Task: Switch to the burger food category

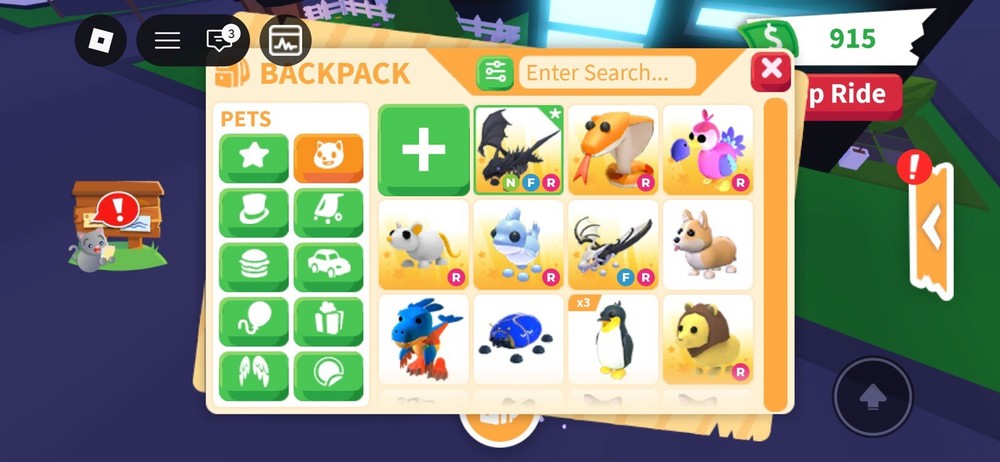Action: point(254,267)
